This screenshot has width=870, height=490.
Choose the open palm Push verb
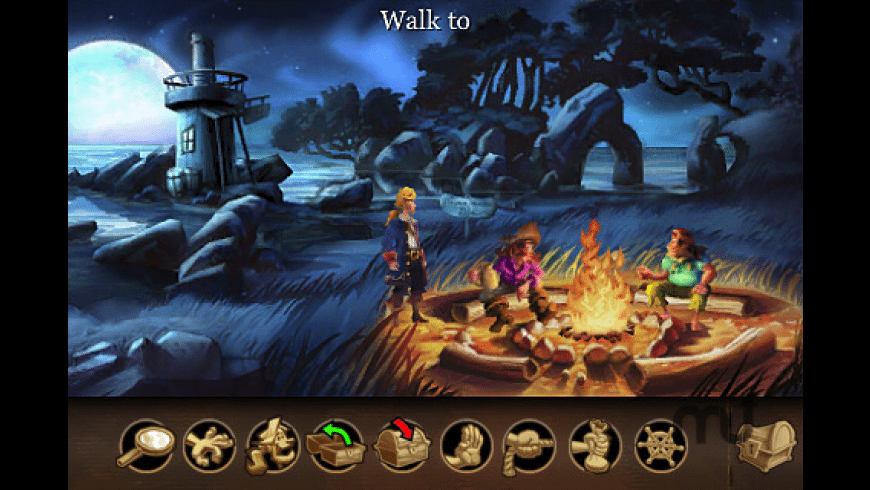tap(466, 445)
